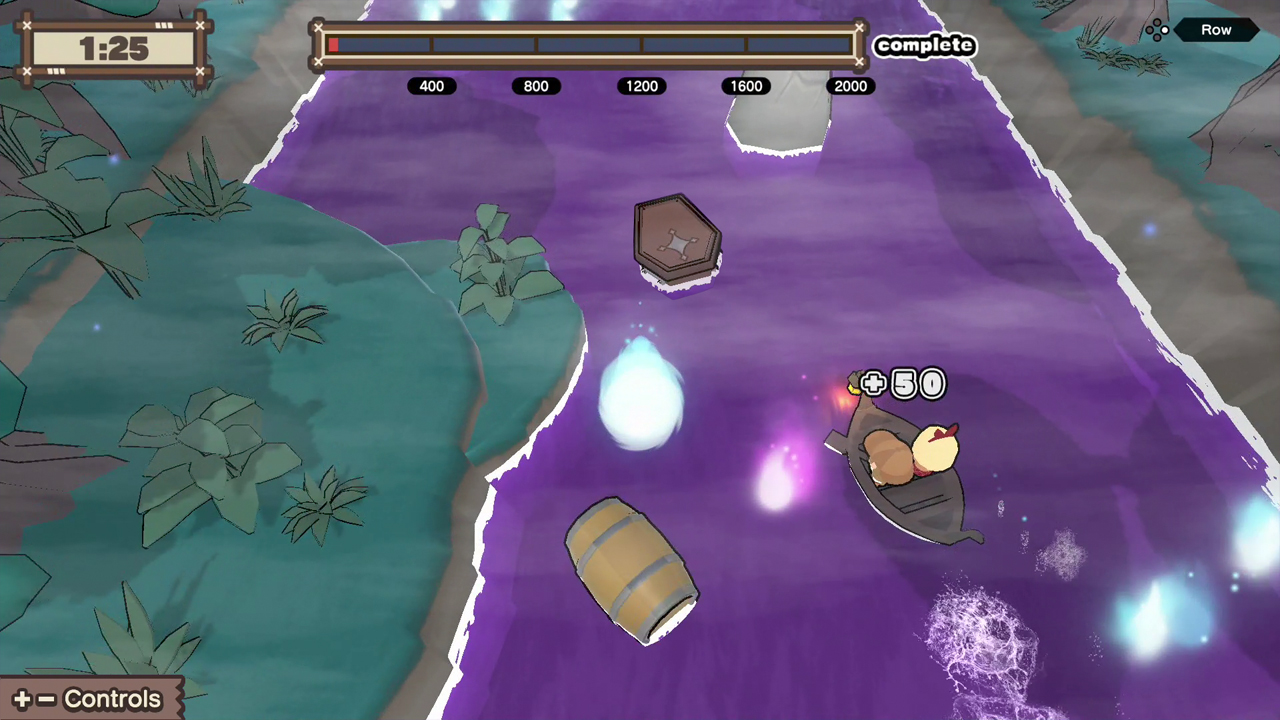Click the rowboat with the character

pos(905,470)
